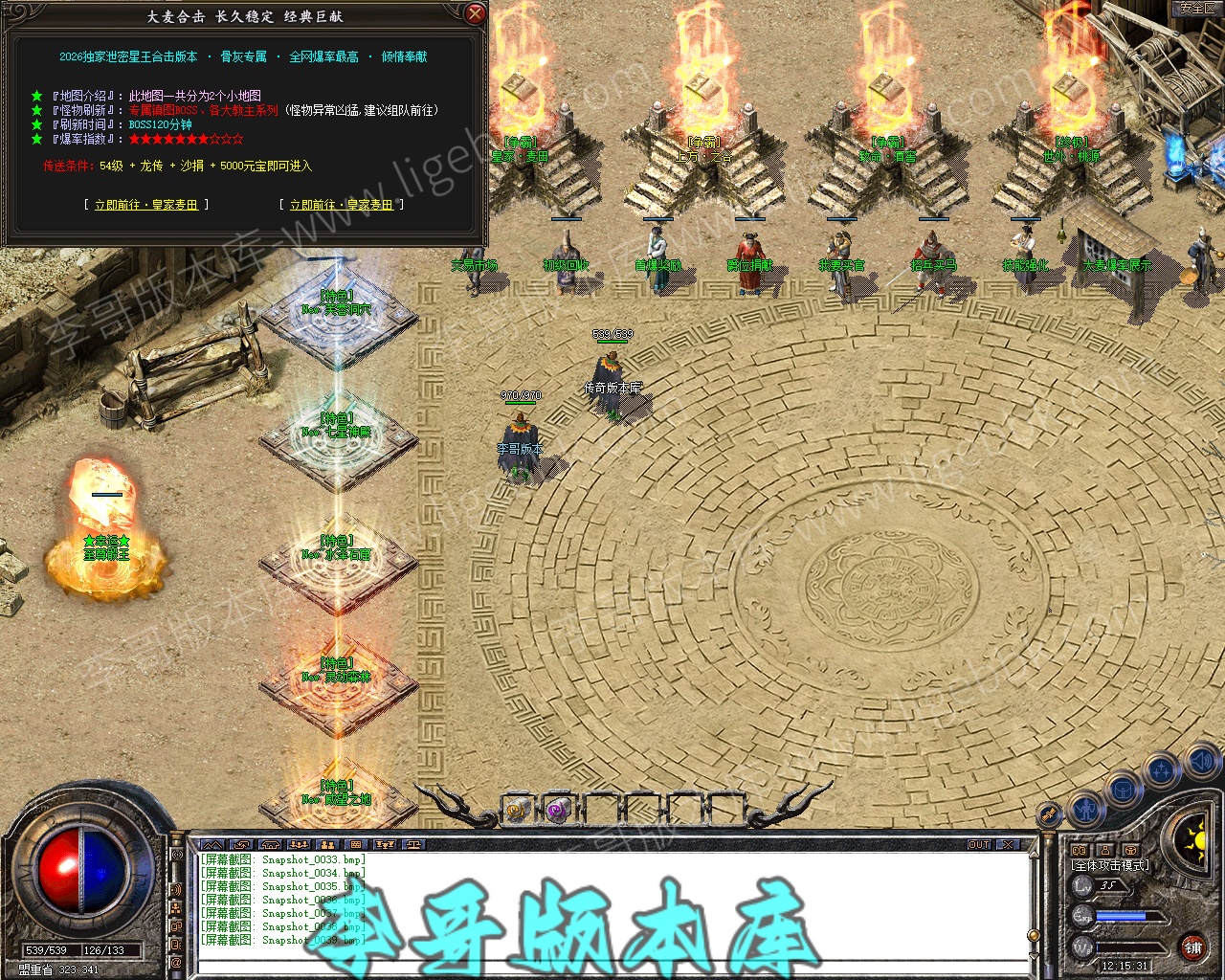Click the right 立即前往·皇家麦田 link

[x=342, y=205]
